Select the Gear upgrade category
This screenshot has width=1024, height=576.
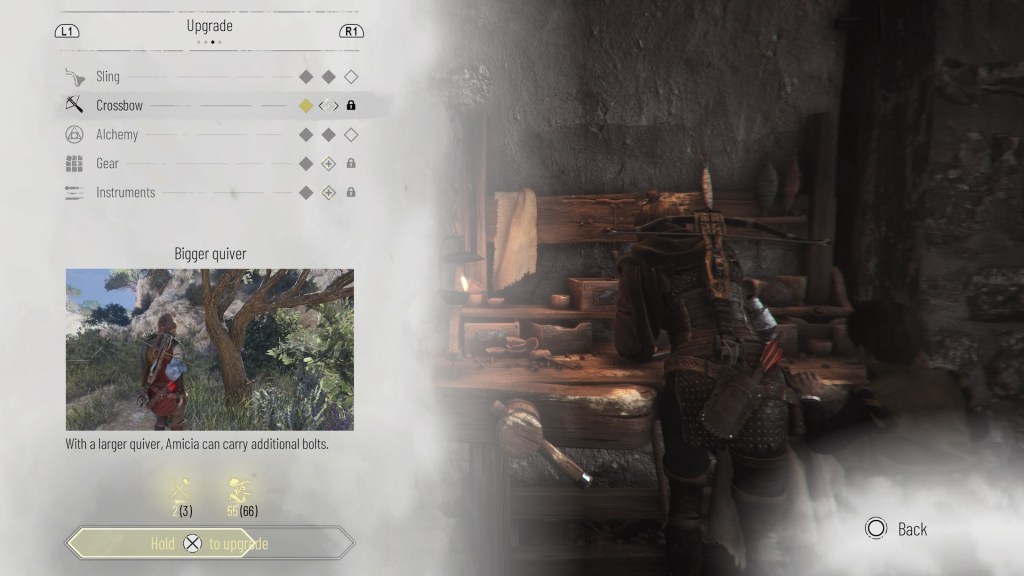click(107, 163)
